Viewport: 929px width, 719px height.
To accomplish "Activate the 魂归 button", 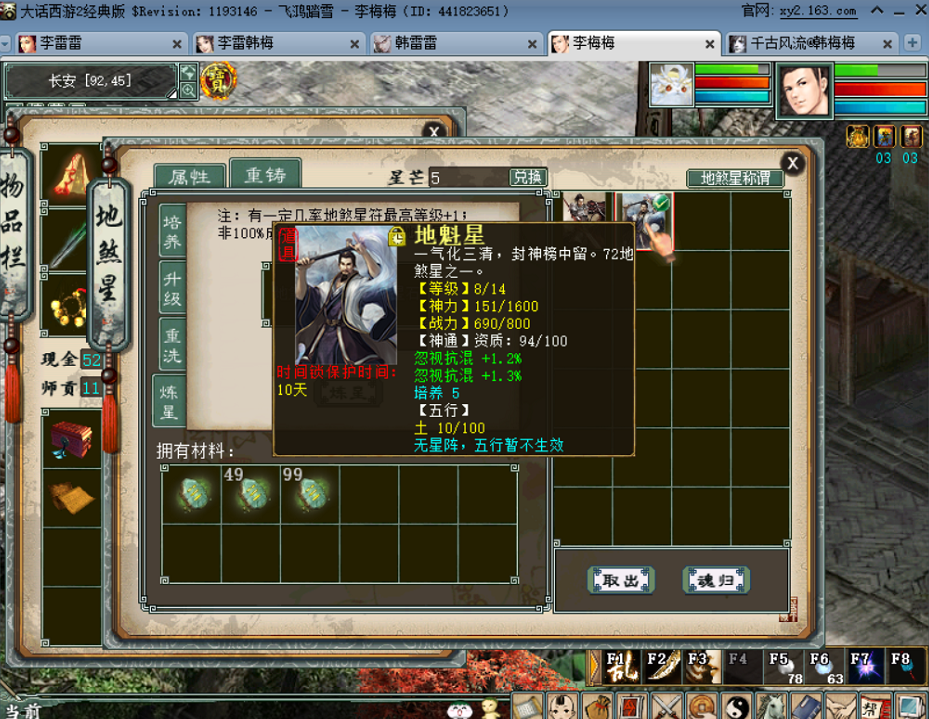I will (716, 580).
